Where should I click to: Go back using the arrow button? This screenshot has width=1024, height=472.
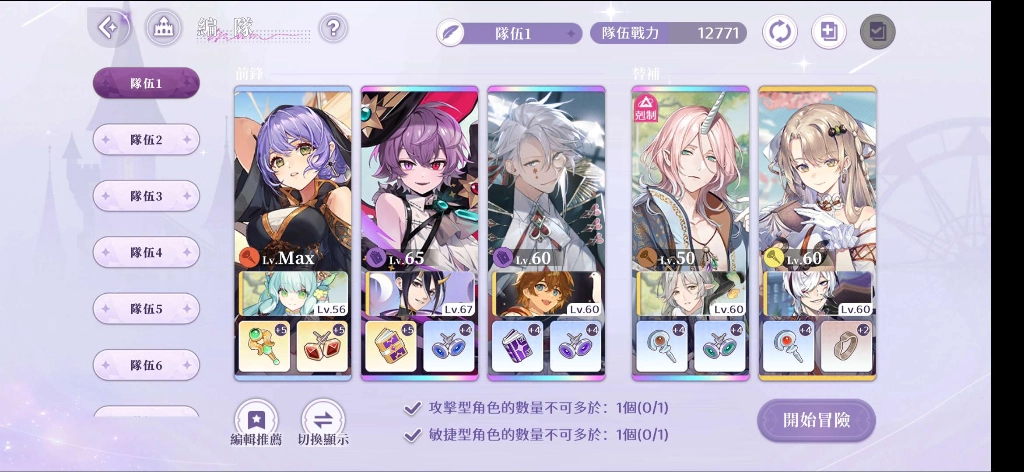click(x=108, y=27)
